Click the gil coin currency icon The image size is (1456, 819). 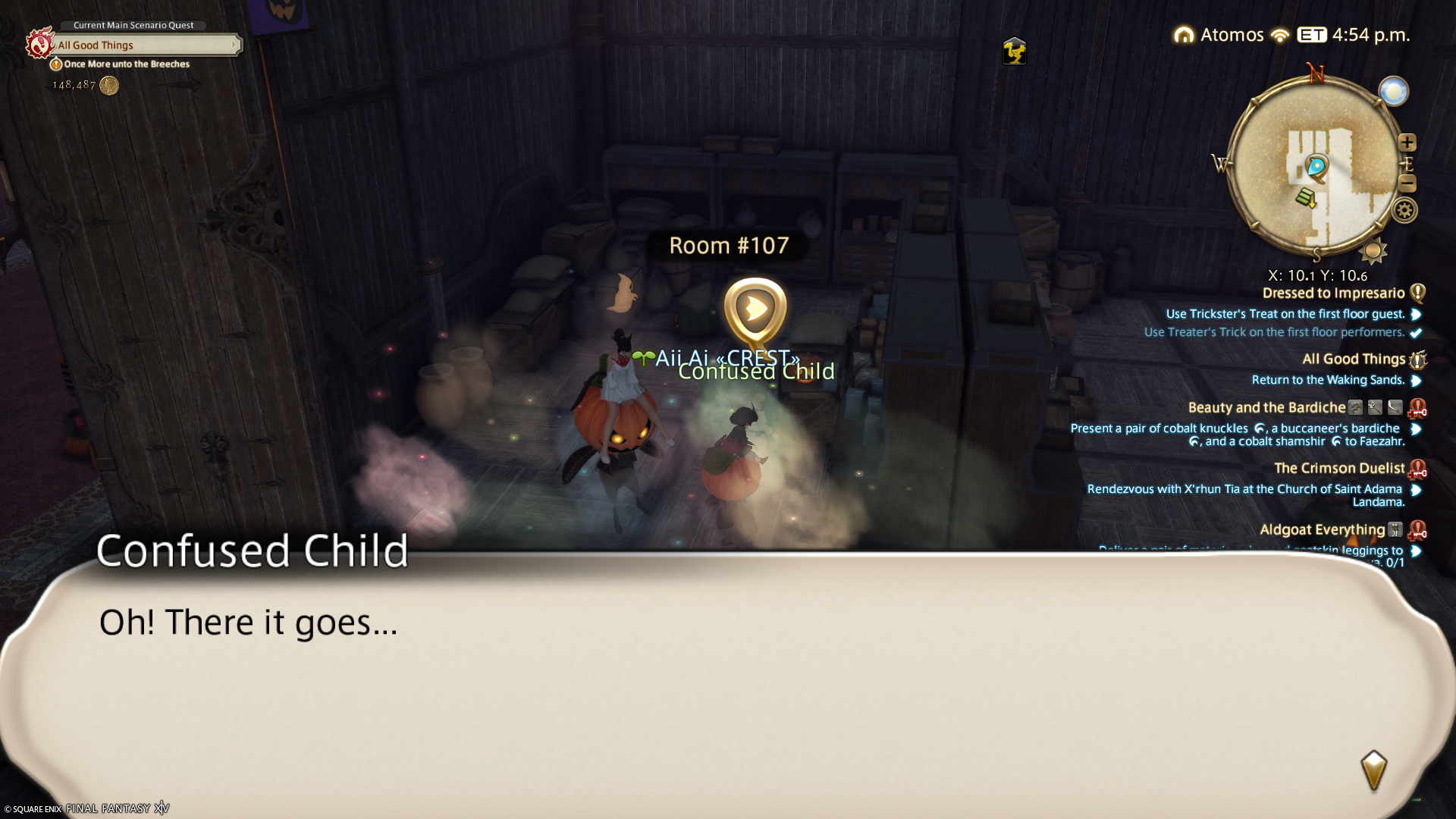coord(109,86)
